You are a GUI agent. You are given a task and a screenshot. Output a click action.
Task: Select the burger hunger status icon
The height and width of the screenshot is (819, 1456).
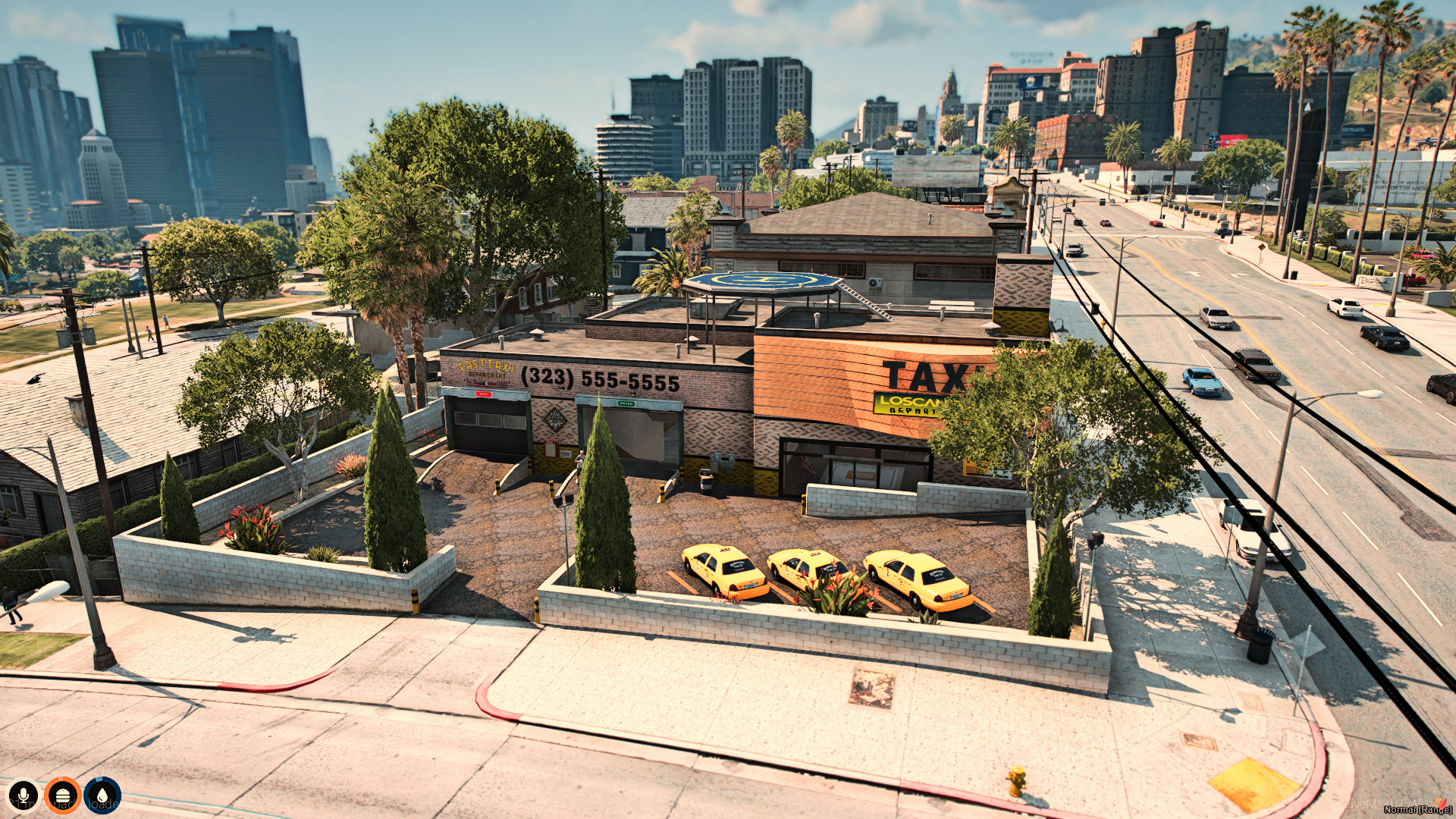(63, 795)
